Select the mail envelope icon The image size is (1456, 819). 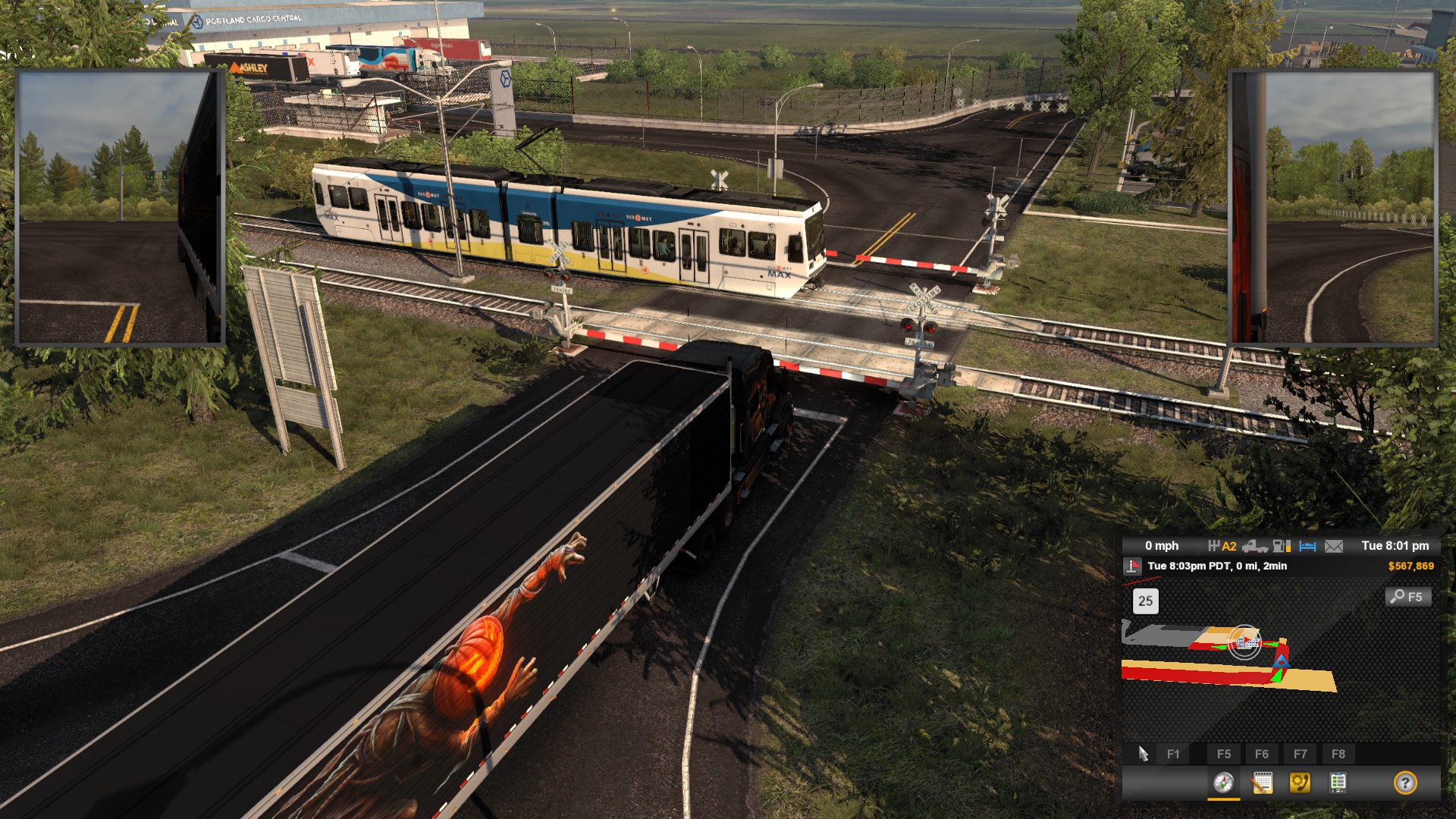1334,546
